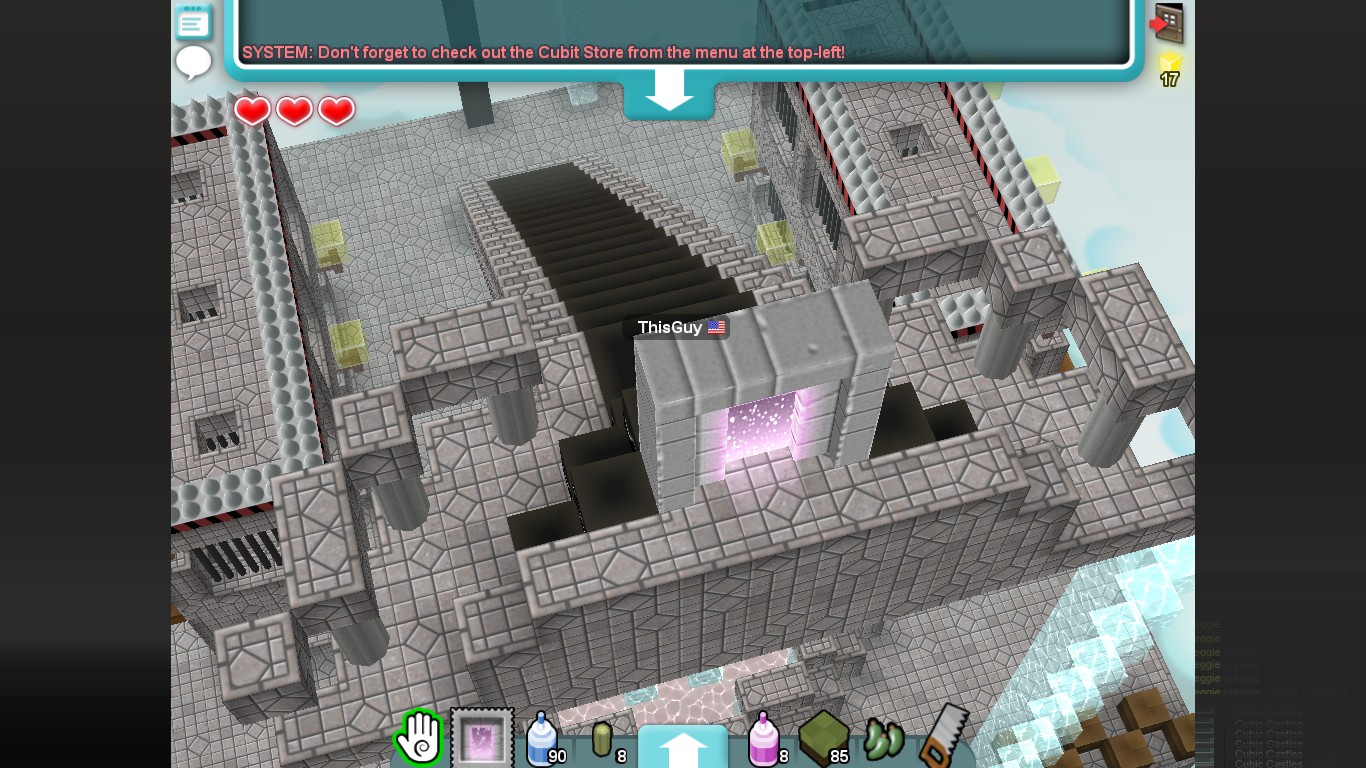Click a red heart in the health display

(x=253, y=110)
